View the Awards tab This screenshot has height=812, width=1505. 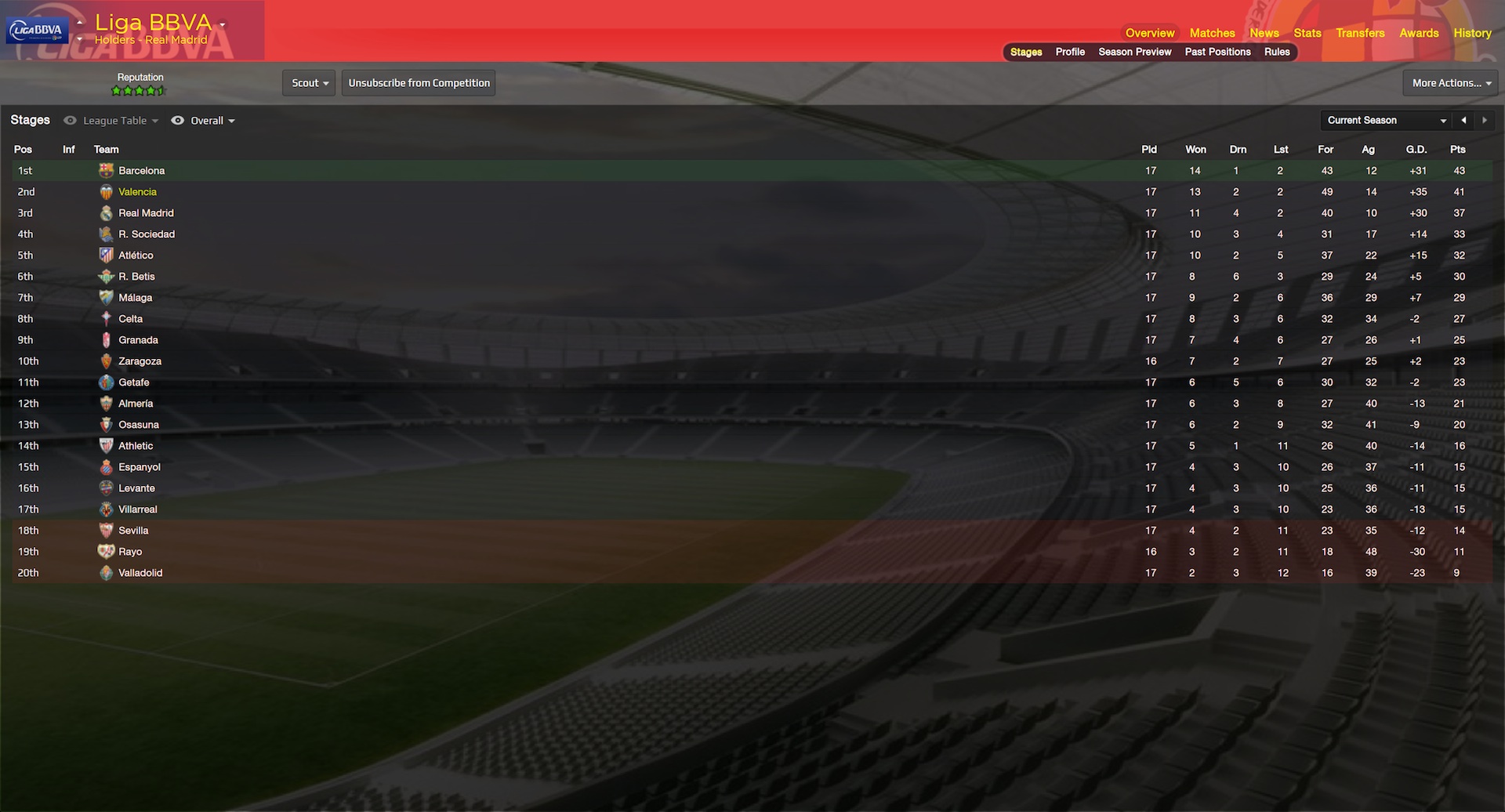[1419, 33]
